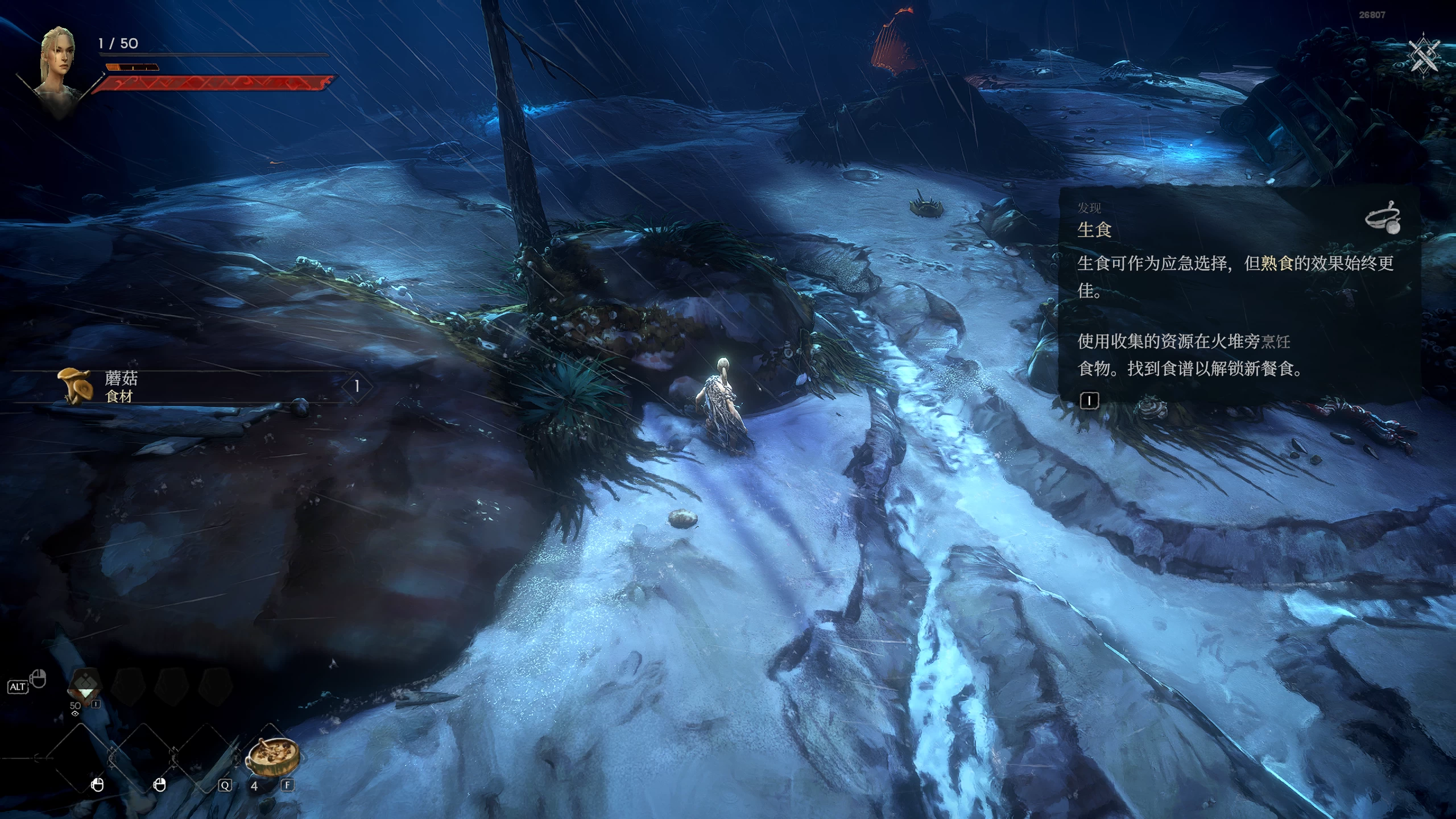The width and height of the screenshot is (1456, 819).
Task: Toggle the eye indicator under the weapon slot
Action: pyautogui.click(x=75, y=714)
